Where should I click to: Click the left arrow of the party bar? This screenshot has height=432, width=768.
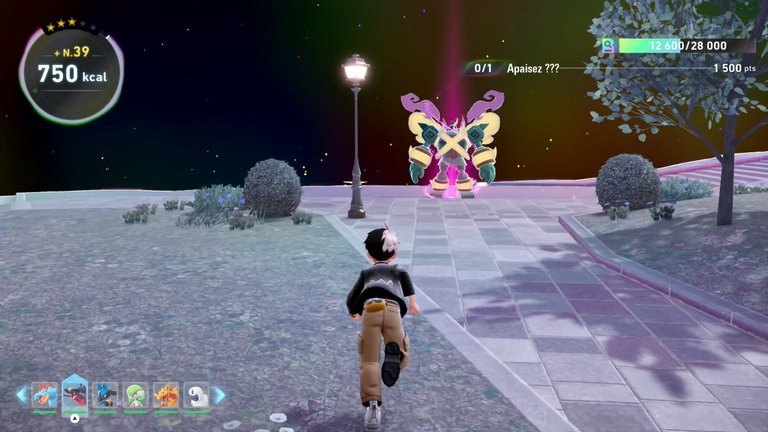(21, 395)
